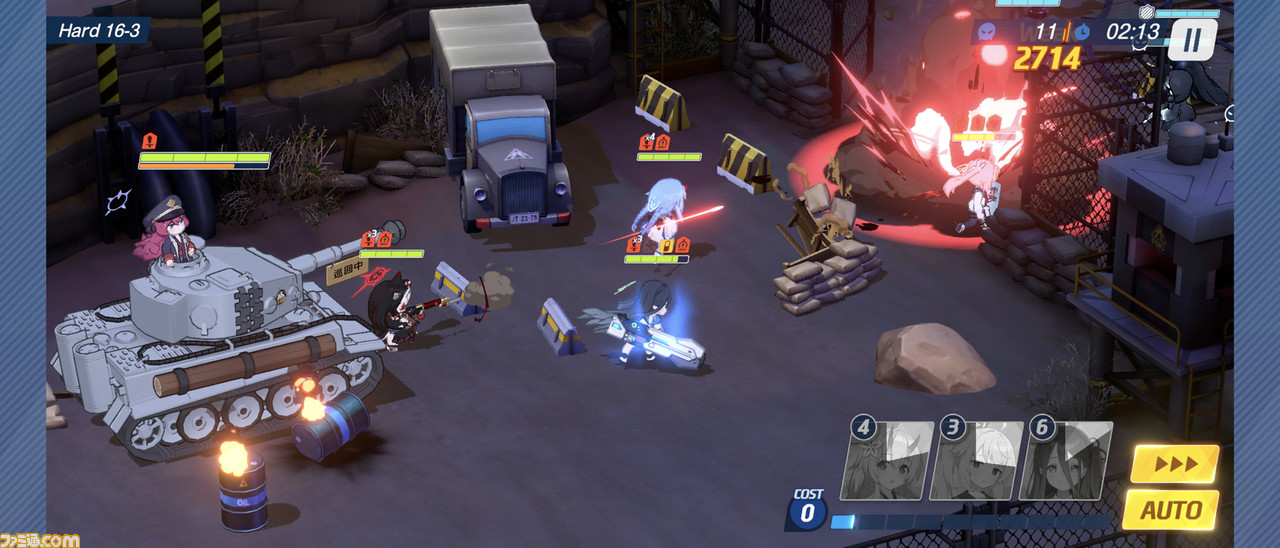Choose the cost 3 skill card
Screen dimensions: 1280x548
tap(975, 461)
